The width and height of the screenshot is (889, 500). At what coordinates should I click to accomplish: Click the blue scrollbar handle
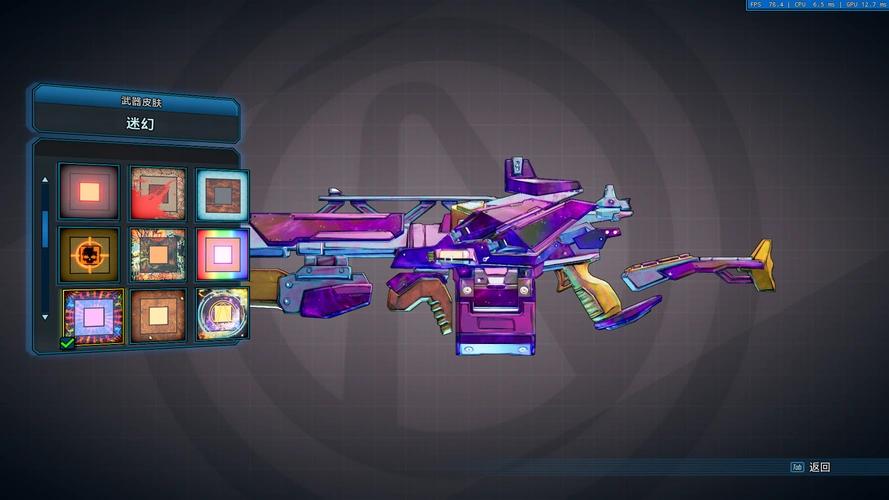pyautogui.click(x=44, y=227)
